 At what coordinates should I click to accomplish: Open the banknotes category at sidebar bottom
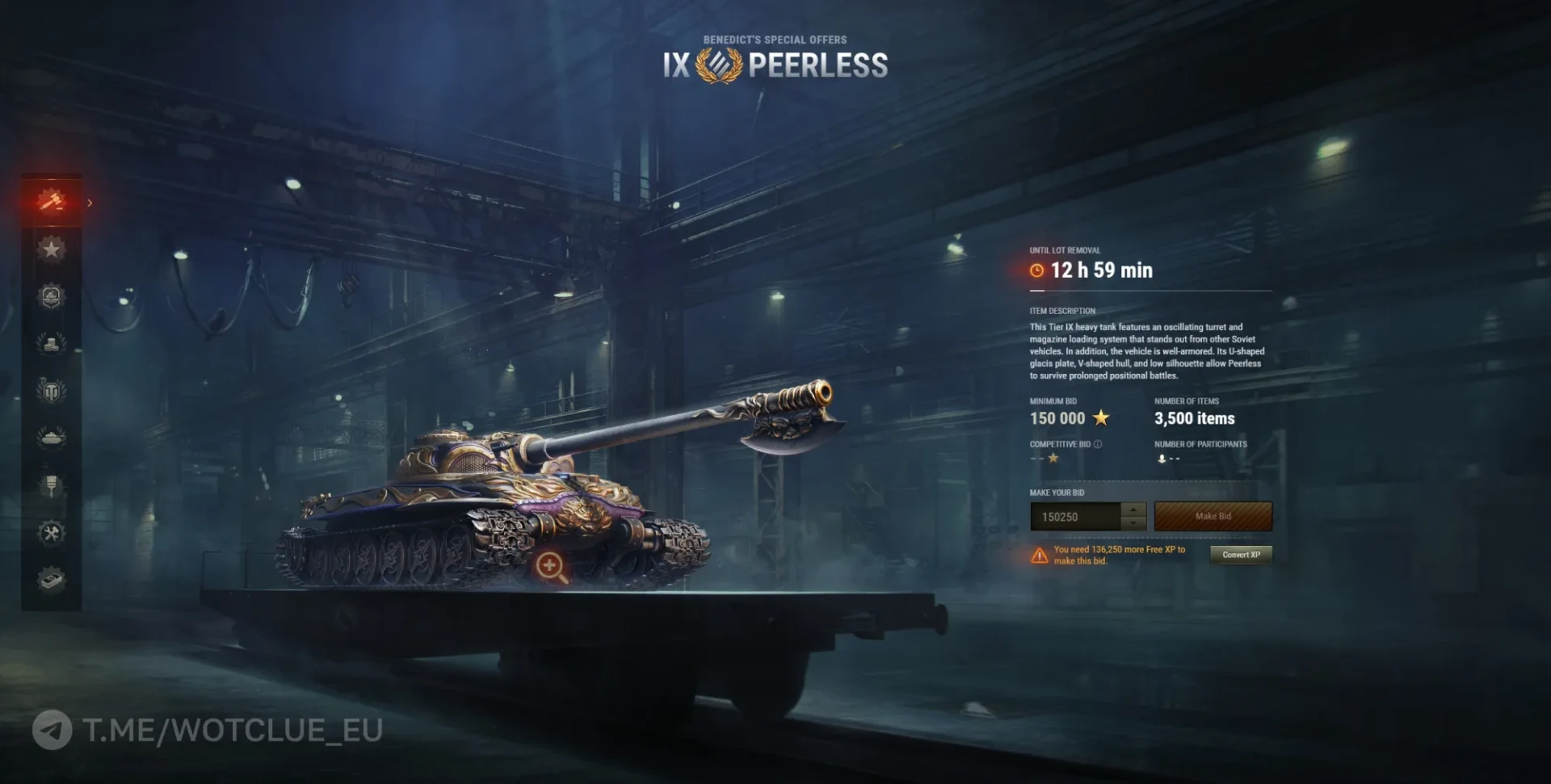(x=51, y=580)
